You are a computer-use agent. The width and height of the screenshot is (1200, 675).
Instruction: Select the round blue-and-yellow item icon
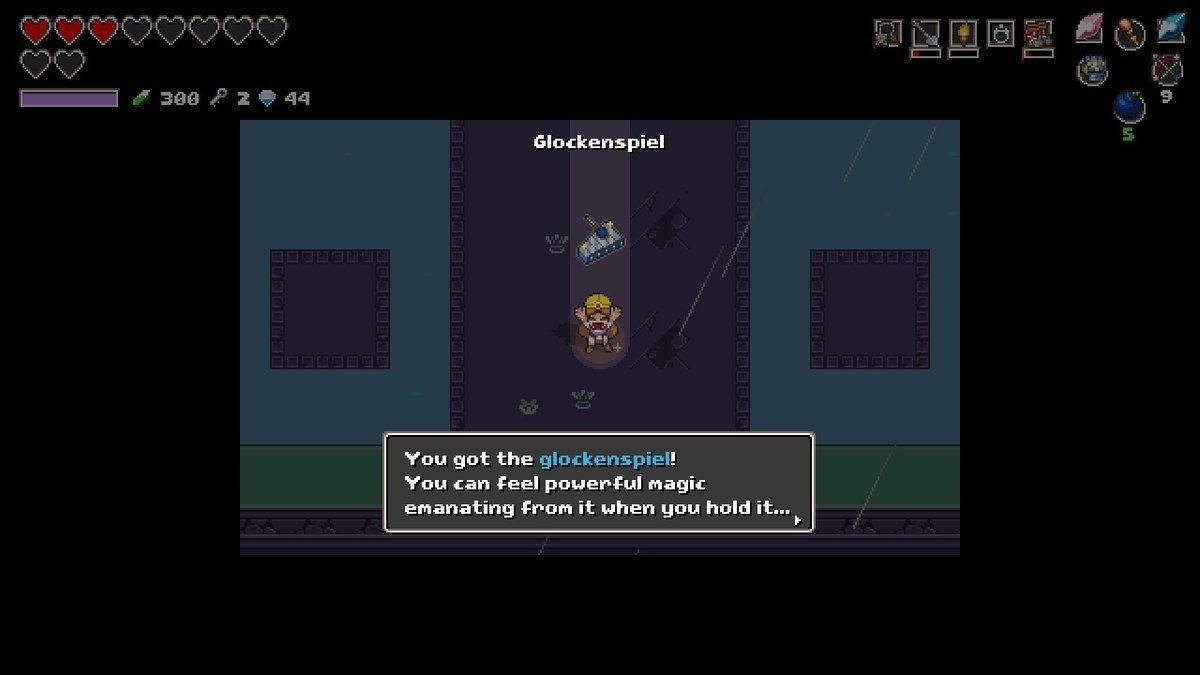[1091, 70]
